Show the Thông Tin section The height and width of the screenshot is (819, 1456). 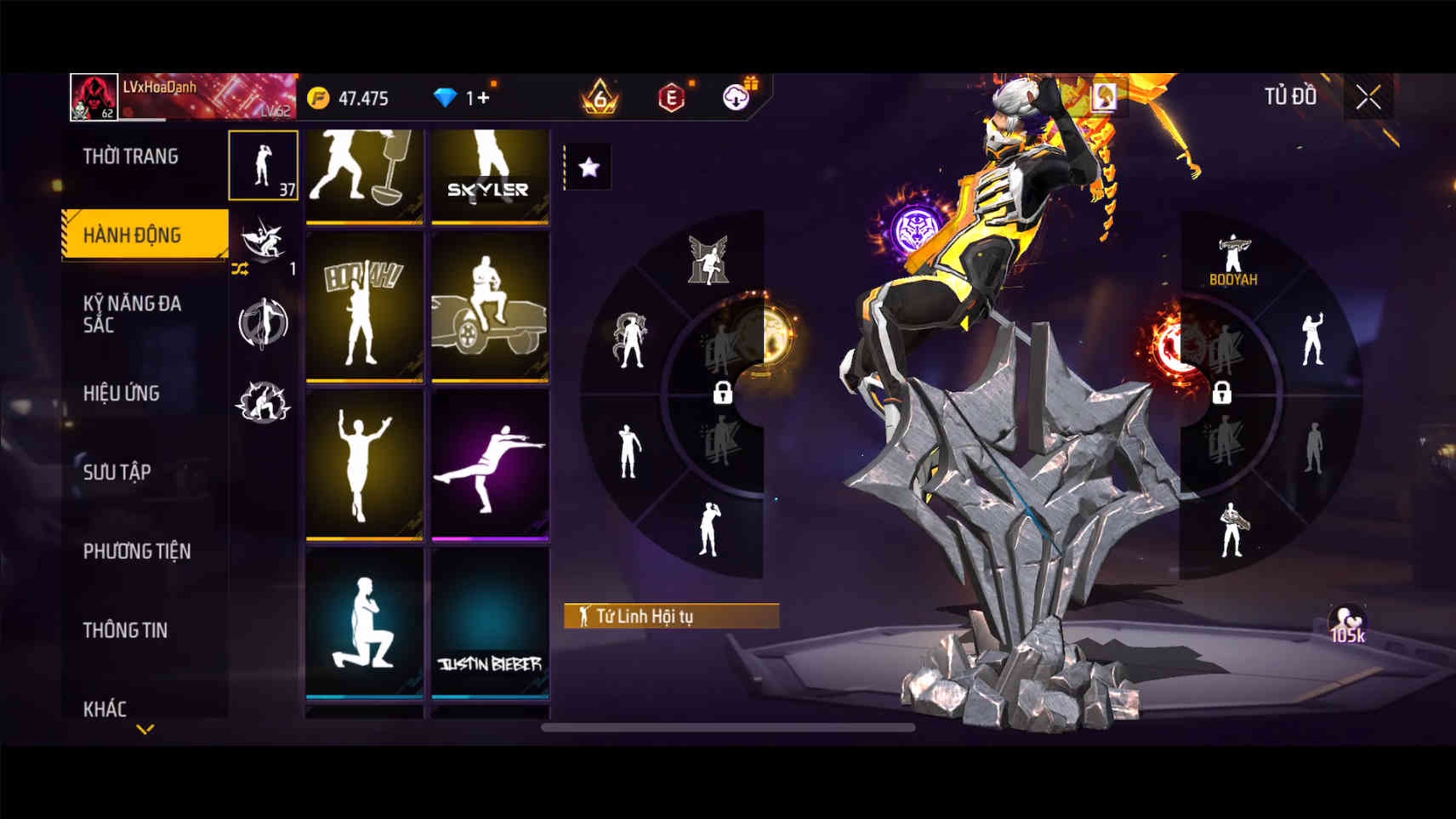[x=125, y=630]
